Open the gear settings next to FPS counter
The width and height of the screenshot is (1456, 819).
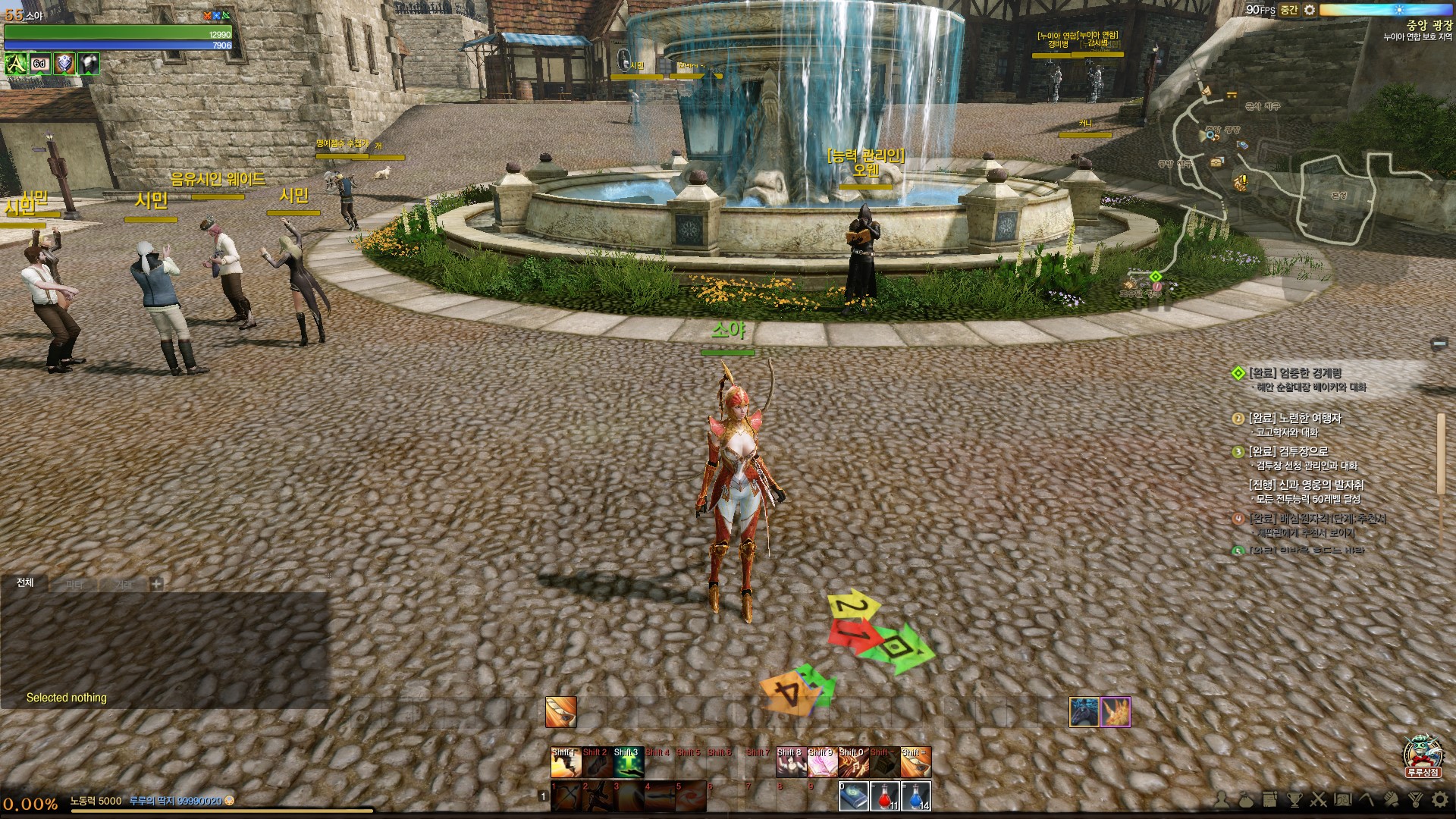coord(1310,10)
